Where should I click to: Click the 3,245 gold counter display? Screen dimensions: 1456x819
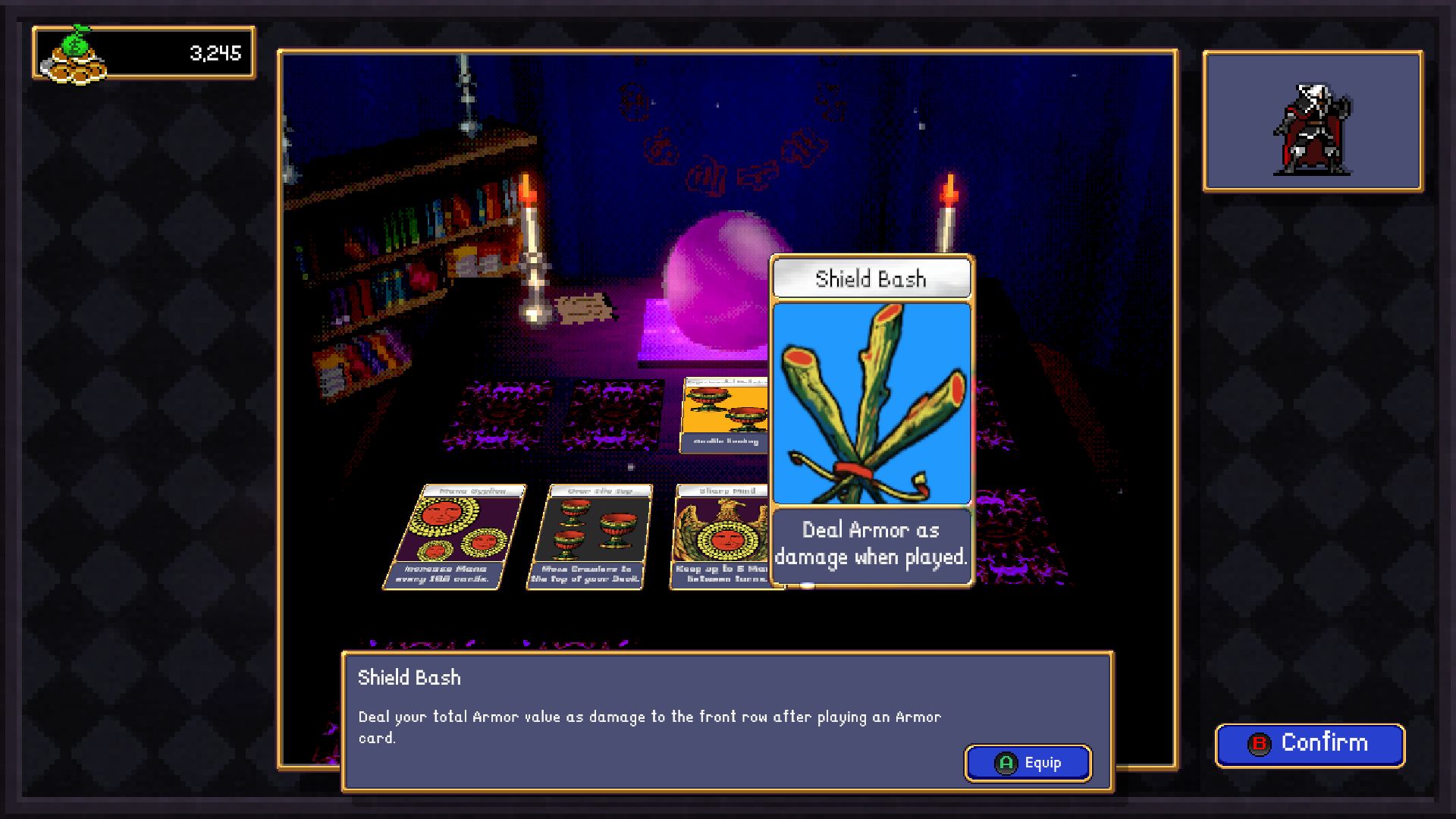[x=215, y=53]
